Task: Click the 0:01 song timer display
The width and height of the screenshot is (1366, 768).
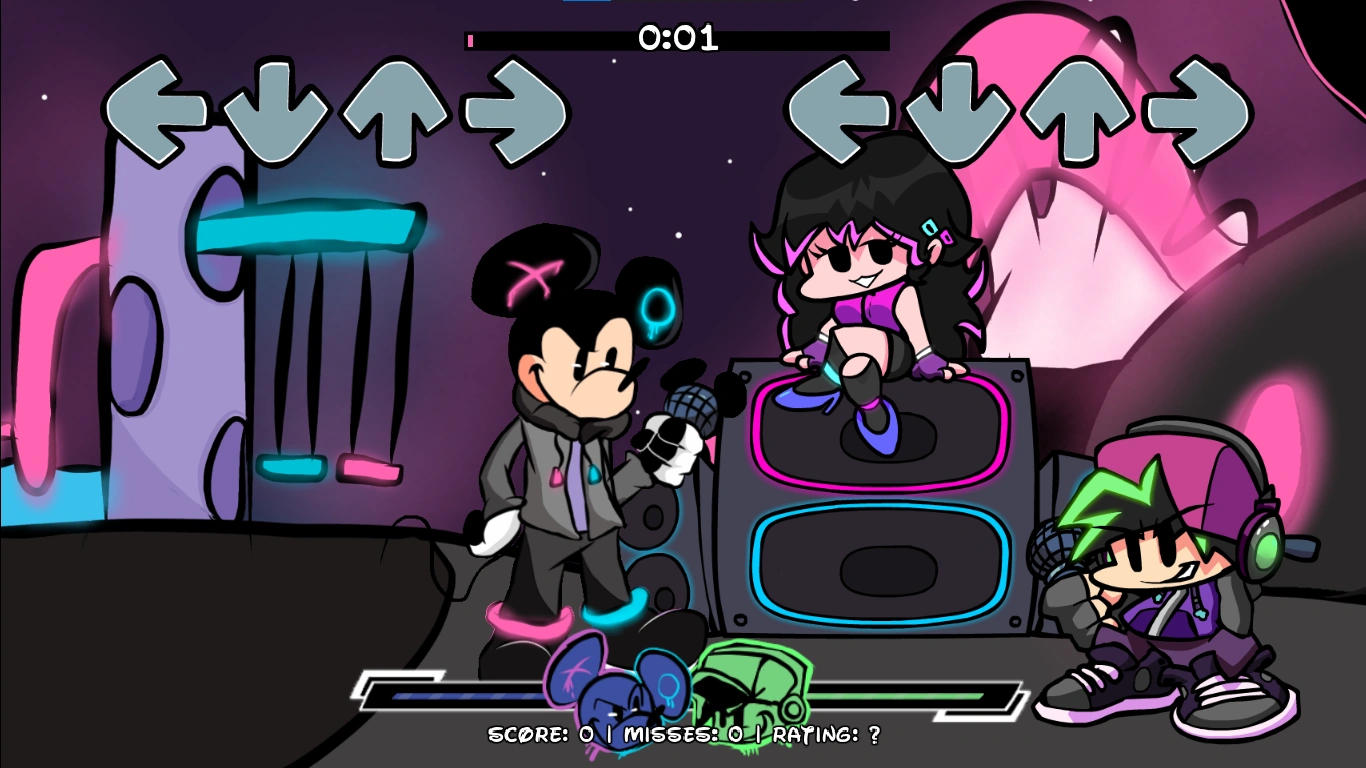Action: [676, 41]
